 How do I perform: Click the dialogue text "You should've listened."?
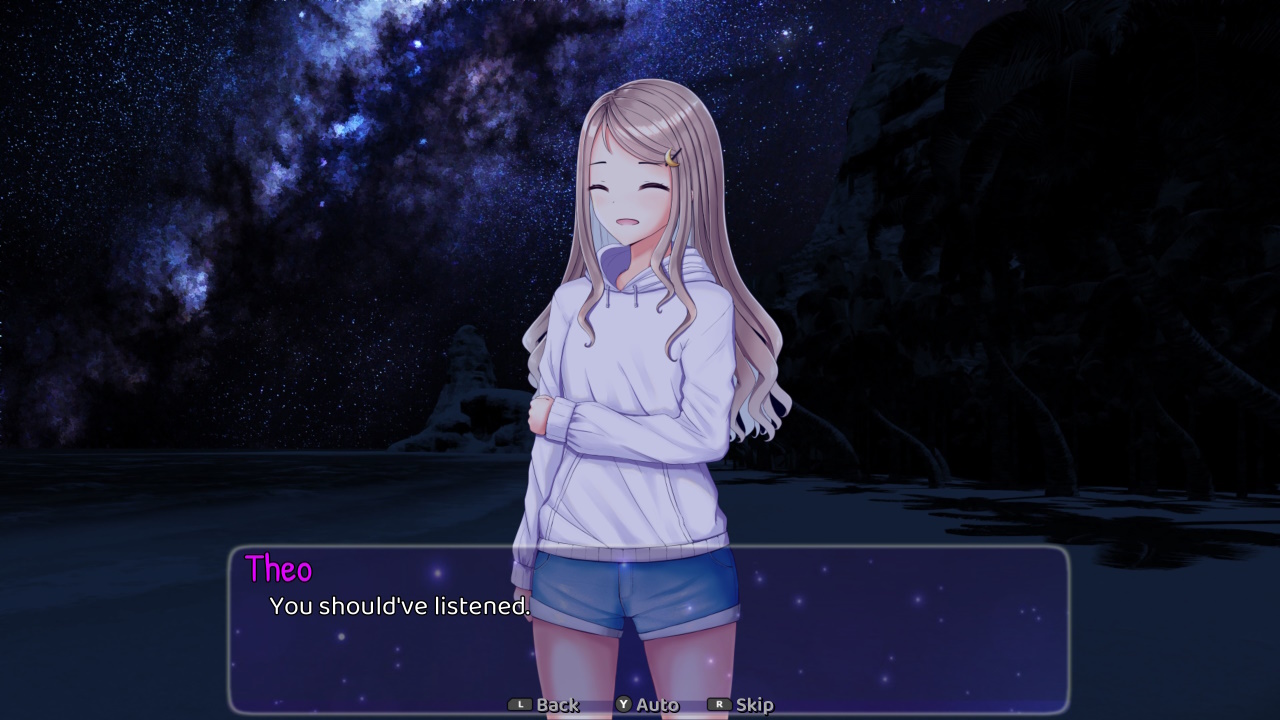(x=398, y=606)
